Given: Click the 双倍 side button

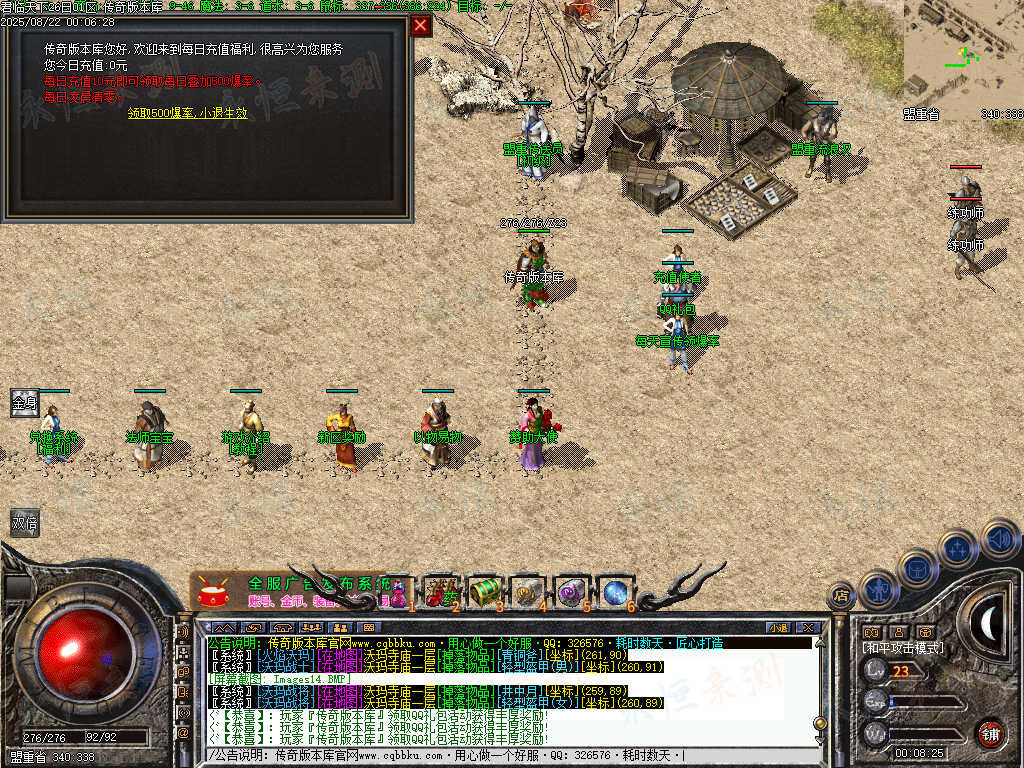Looking at the screenshot, I should [24, 523].
